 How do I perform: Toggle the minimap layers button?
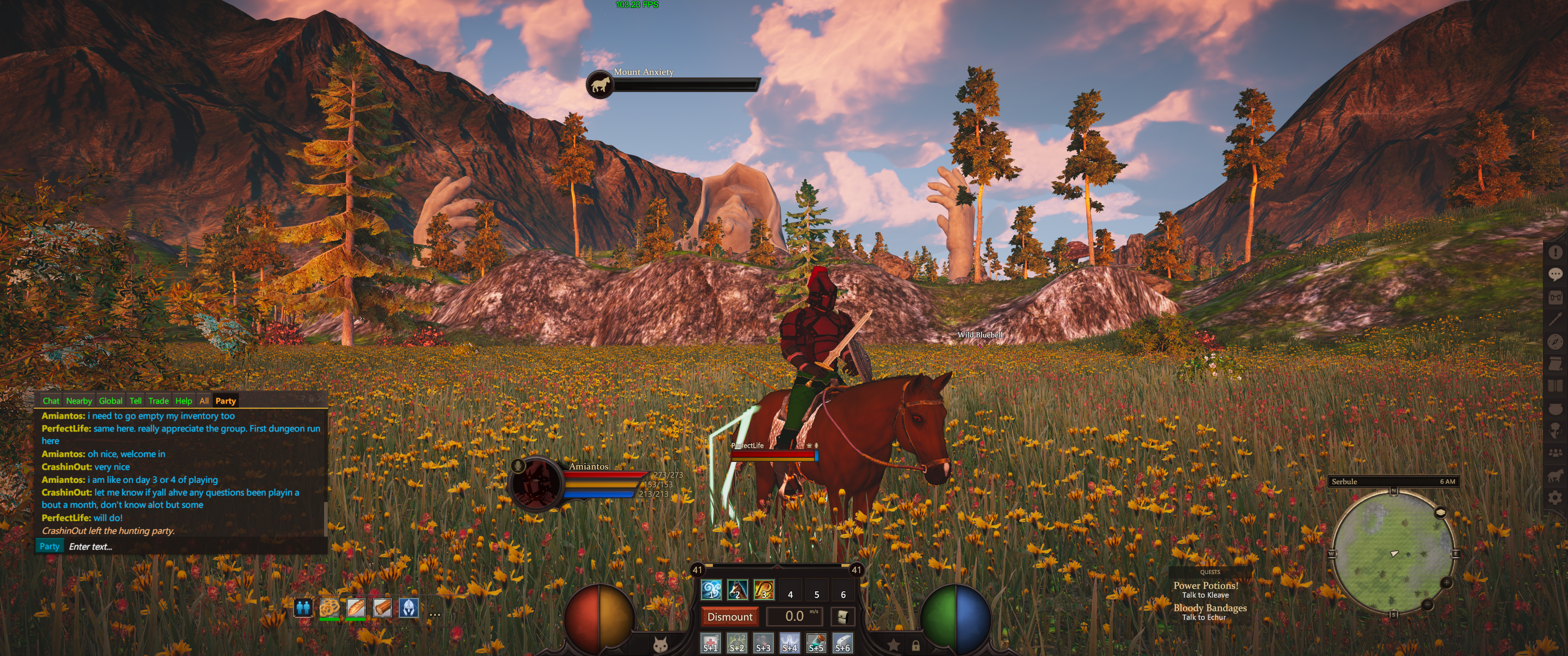pos(1440,512)
